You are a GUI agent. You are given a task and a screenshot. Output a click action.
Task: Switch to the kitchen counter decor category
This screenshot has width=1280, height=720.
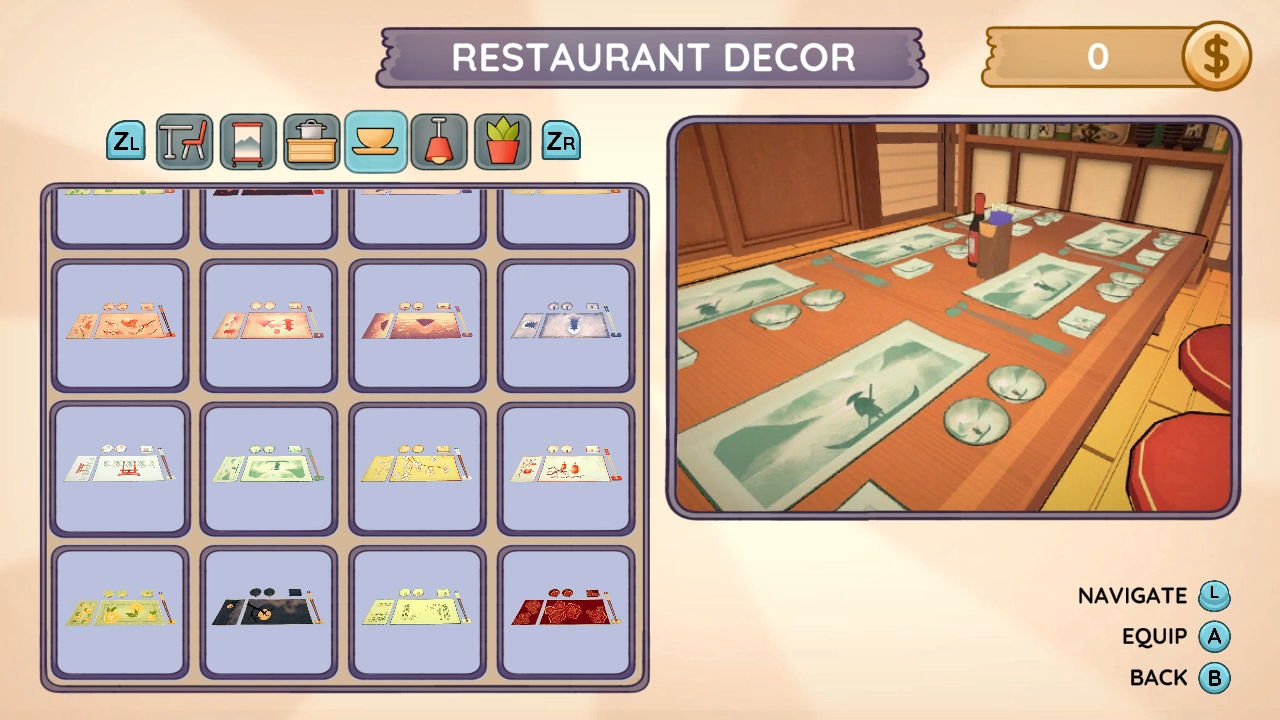tap(312, 141)
